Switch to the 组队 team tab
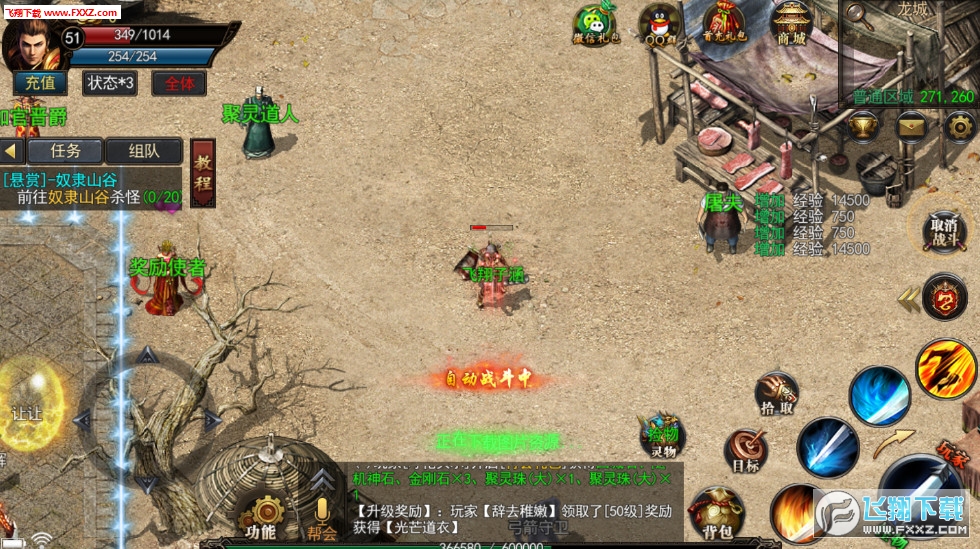 (x=144, y=151)
